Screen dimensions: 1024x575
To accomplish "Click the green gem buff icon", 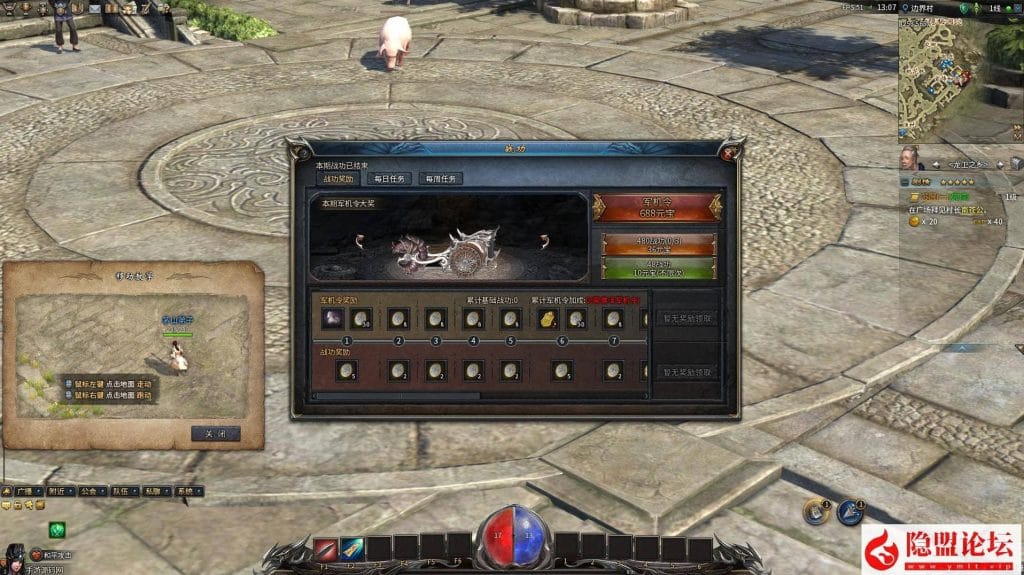I will coord(56,529).
